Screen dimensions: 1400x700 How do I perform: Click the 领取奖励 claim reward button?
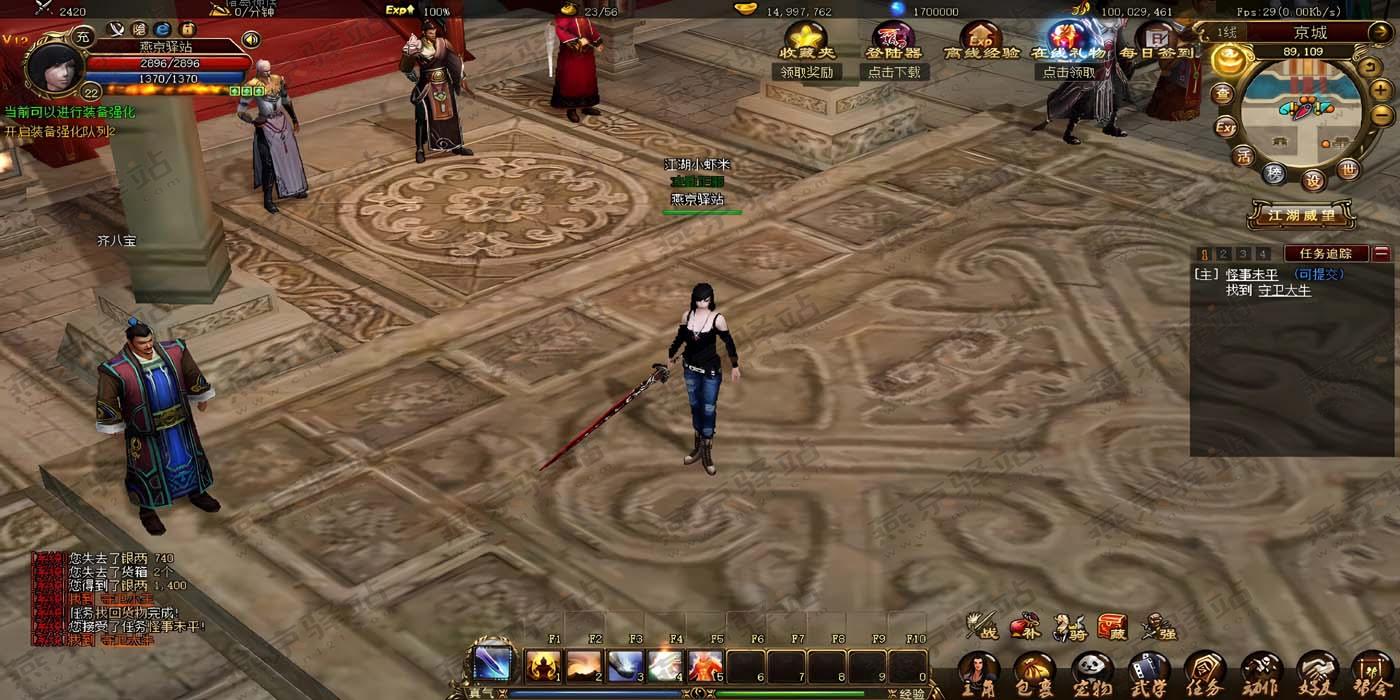click(806, 72)
